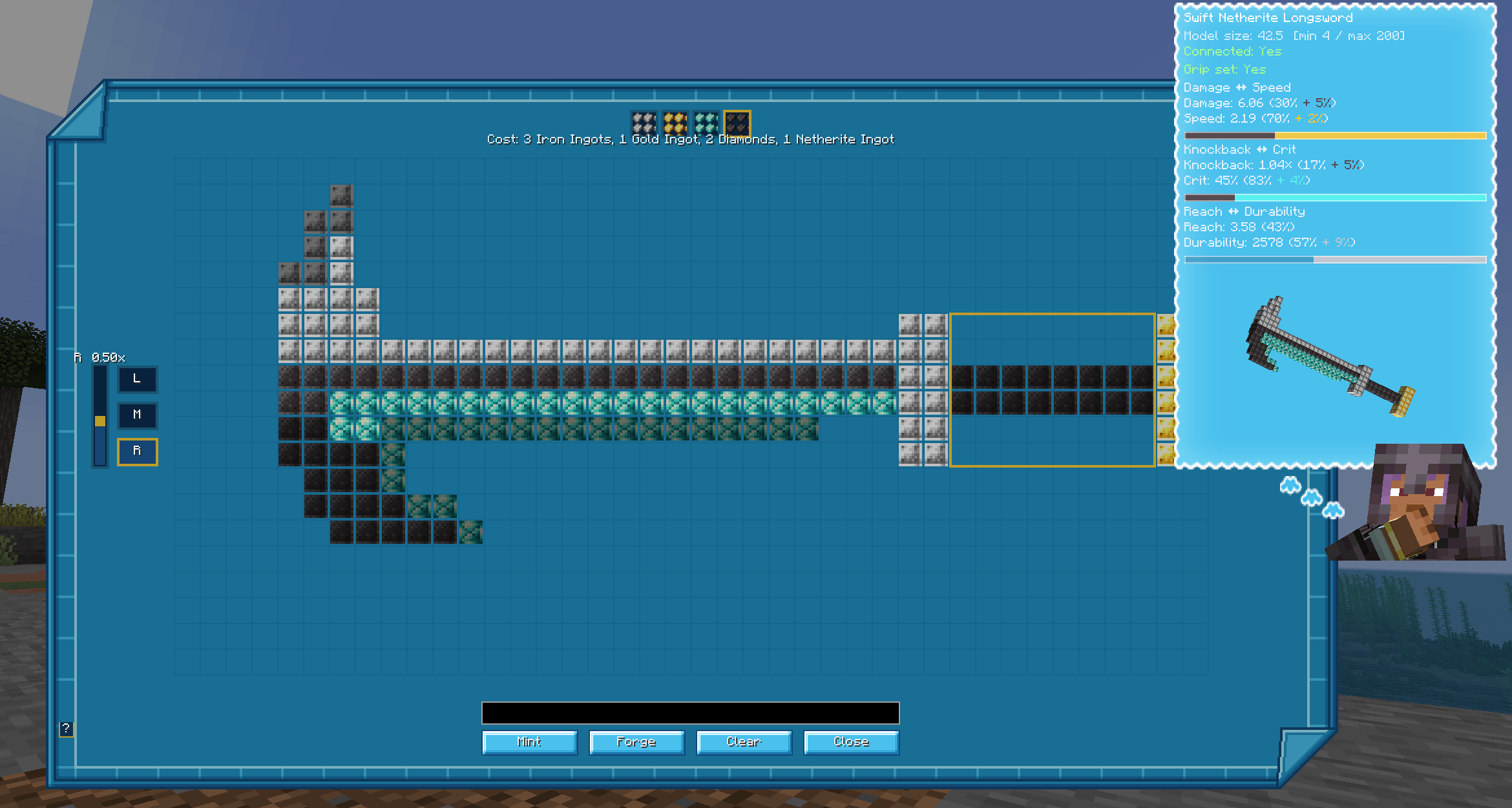The height and width of the screenshot is (808, 1512).
Task: Reselect the highlighted R mouse button slot
Action: [137, 451]
